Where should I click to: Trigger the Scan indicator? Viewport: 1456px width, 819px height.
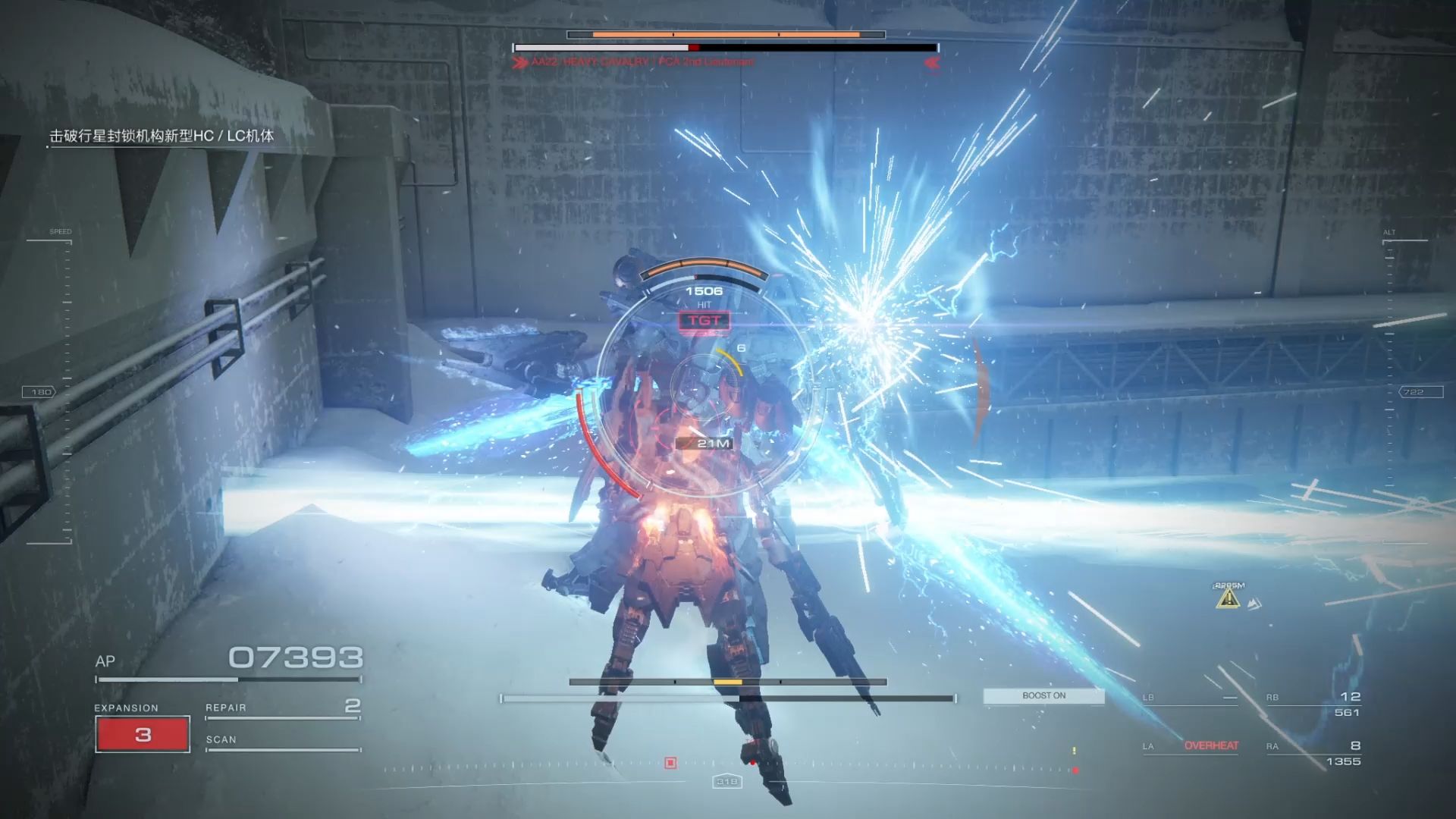[282, 741]
